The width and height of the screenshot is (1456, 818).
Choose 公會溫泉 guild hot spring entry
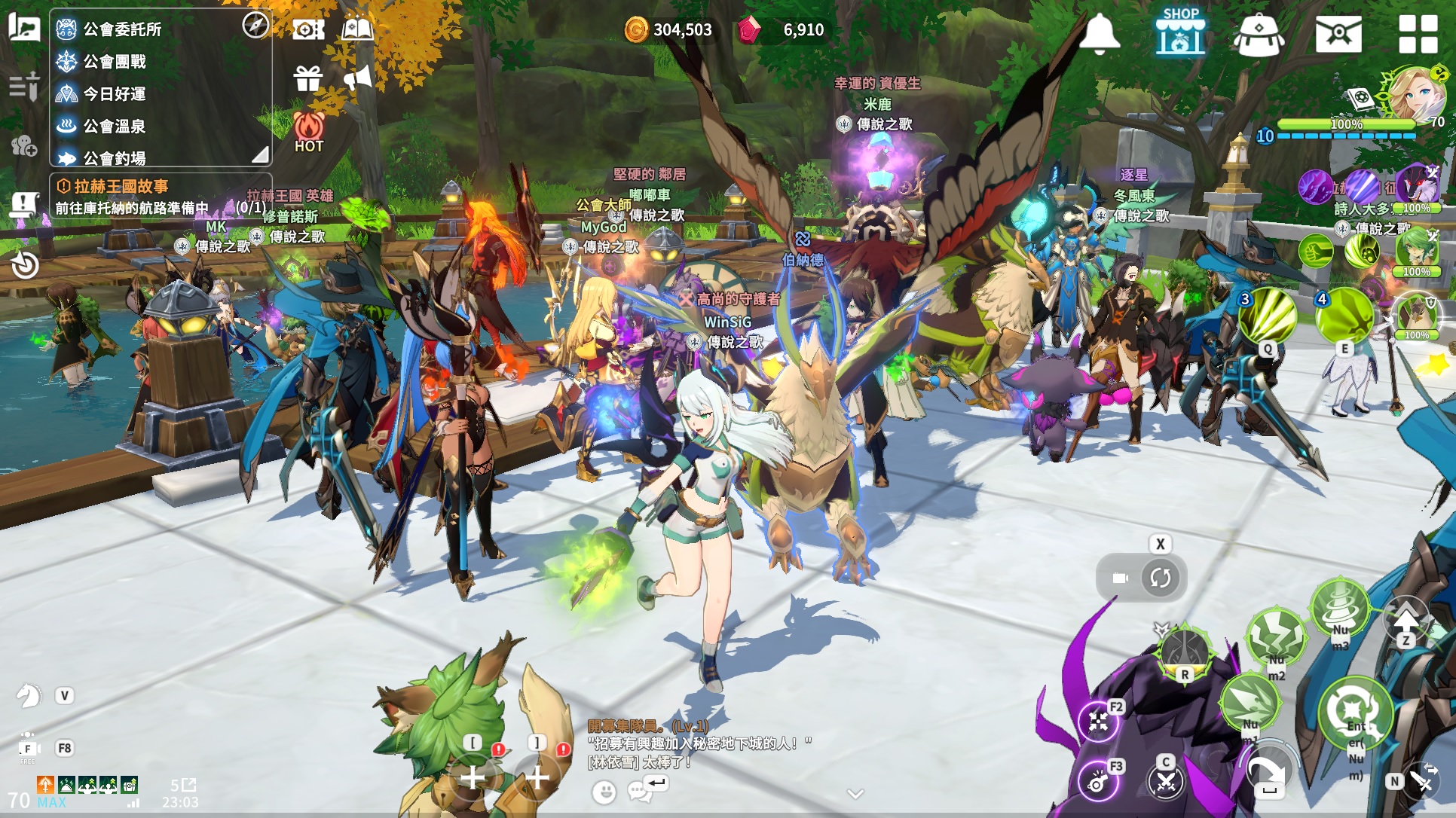(115, 127)
